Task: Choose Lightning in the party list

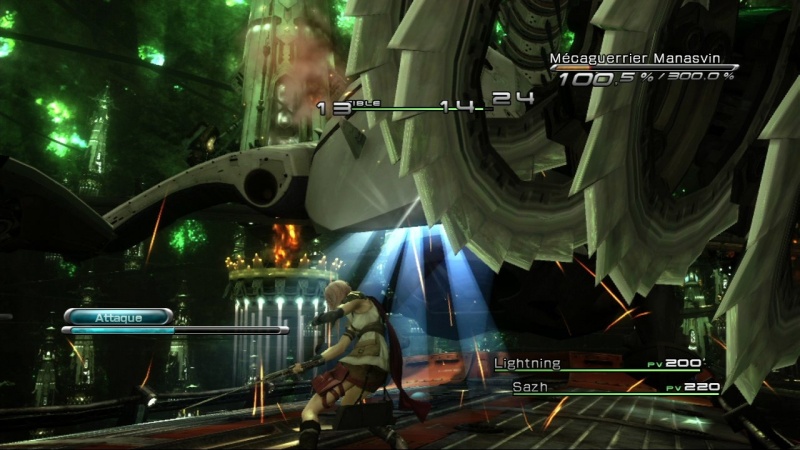Action: point(529,363)
